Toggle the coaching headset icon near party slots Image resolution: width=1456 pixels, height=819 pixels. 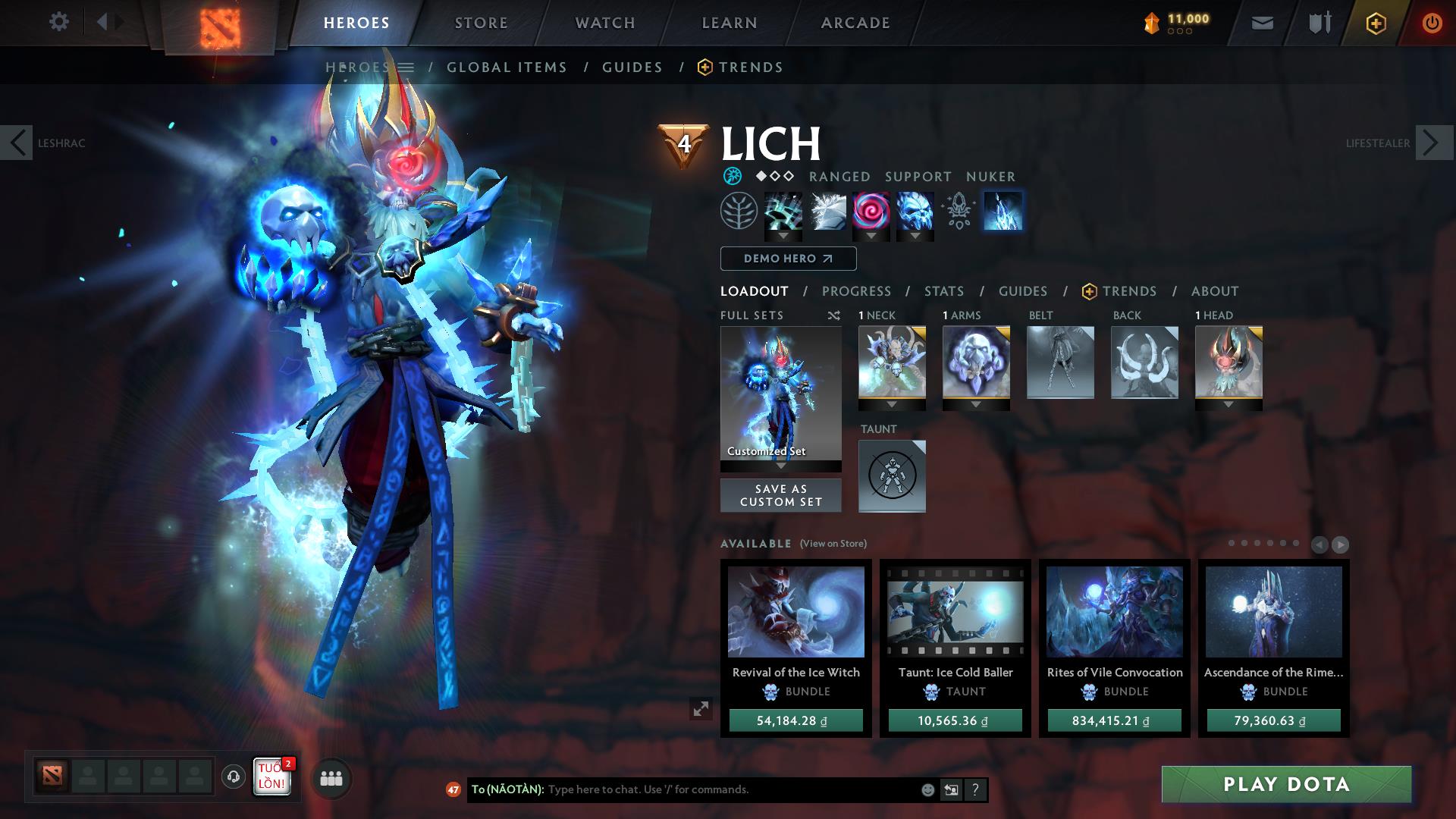pyautogui.click(x=233, y=777)
